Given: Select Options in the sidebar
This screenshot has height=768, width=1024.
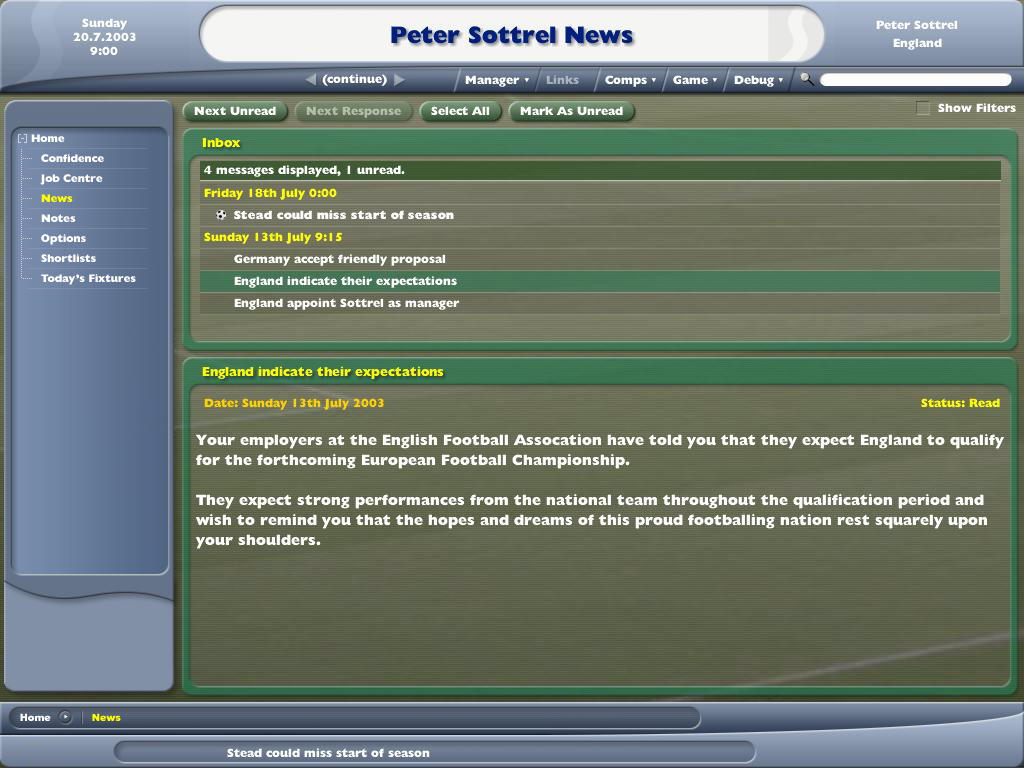Looking at the screenshot, I should click(63, 238).
